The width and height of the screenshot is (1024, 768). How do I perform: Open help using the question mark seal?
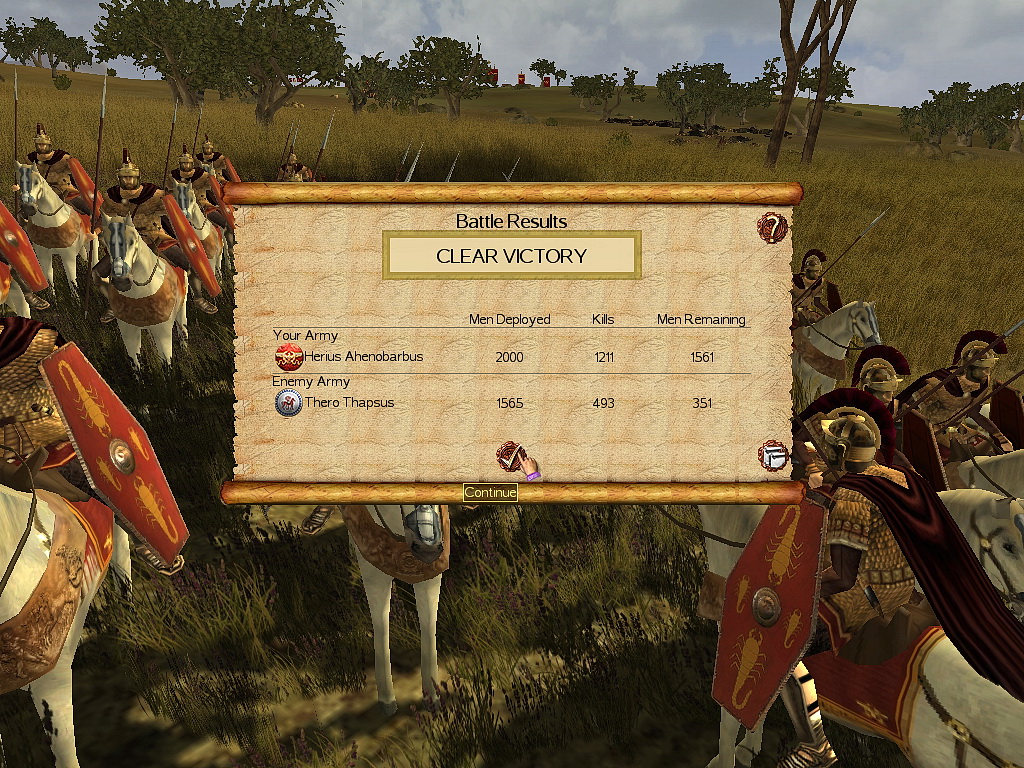tap(772, 227)
